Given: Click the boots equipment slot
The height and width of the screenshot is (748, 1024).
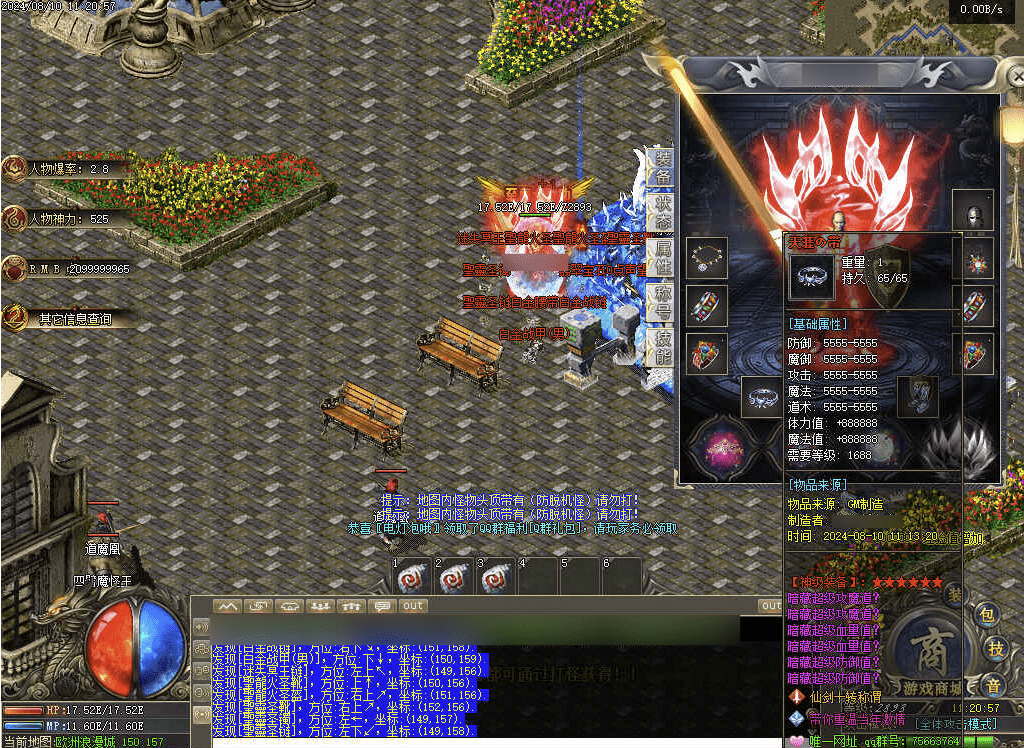Looking at the screenshot, I should click(x=916, y=396).
